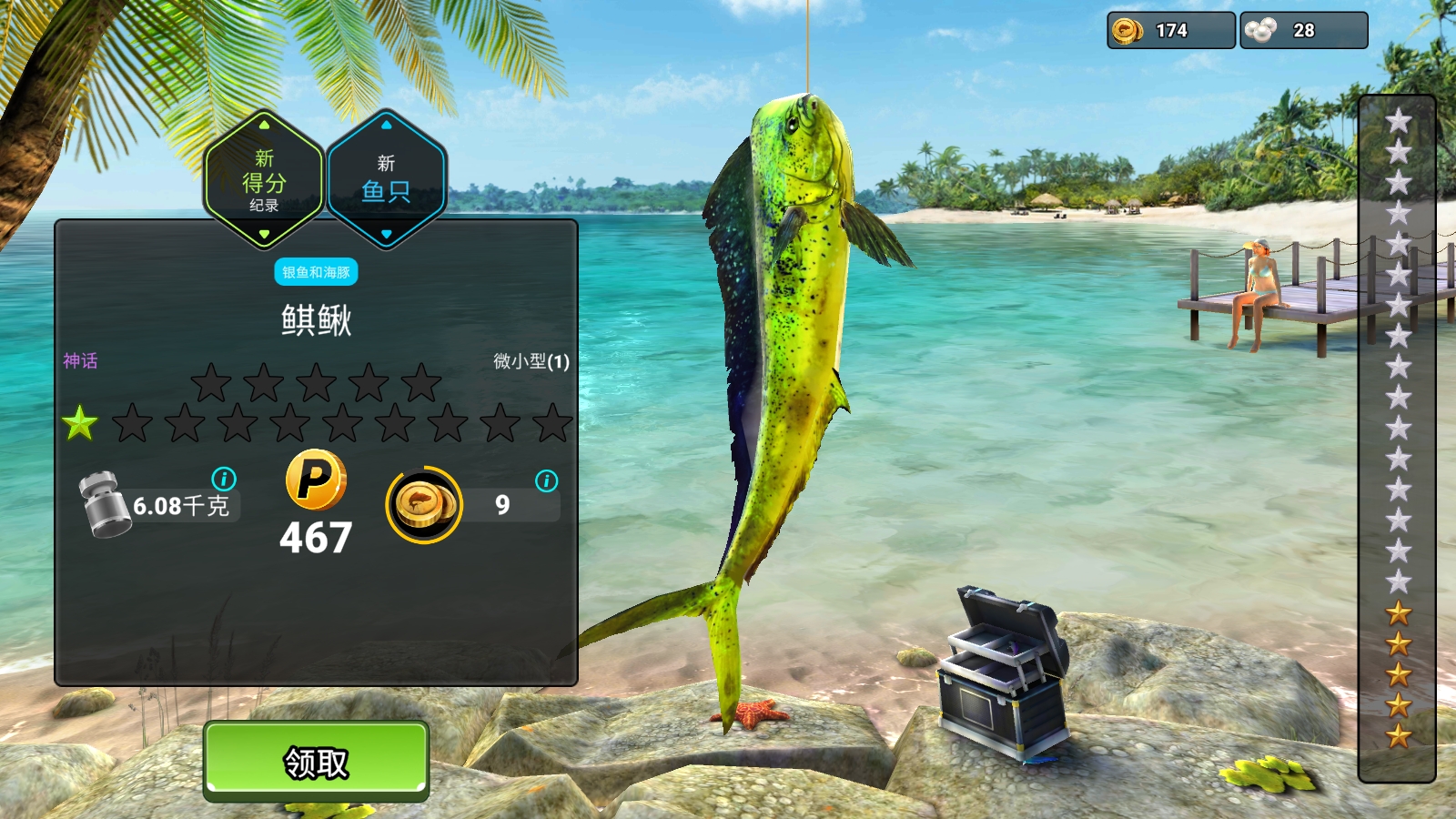Tap the 银鱼和海豚 category tag

coord(316,272)
